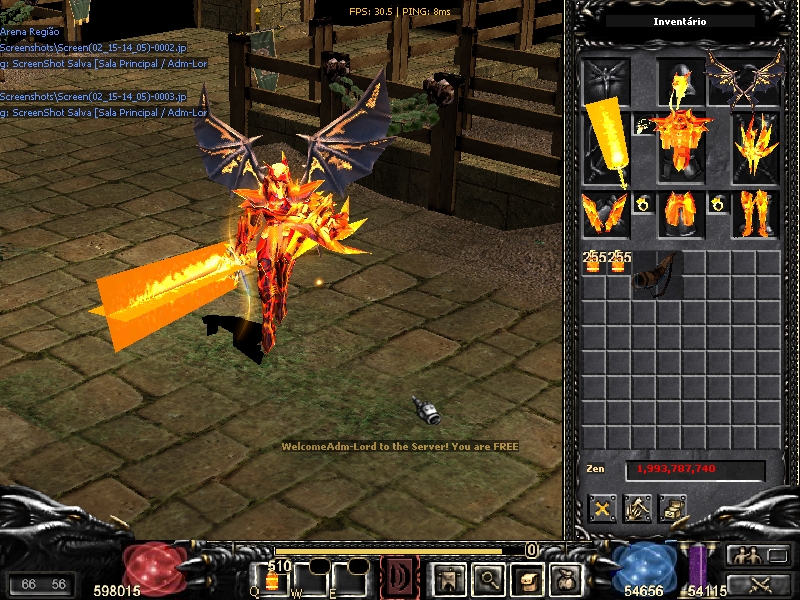
Task: Select the equipped flame shield slot
Action: click(x=755, y=146)
